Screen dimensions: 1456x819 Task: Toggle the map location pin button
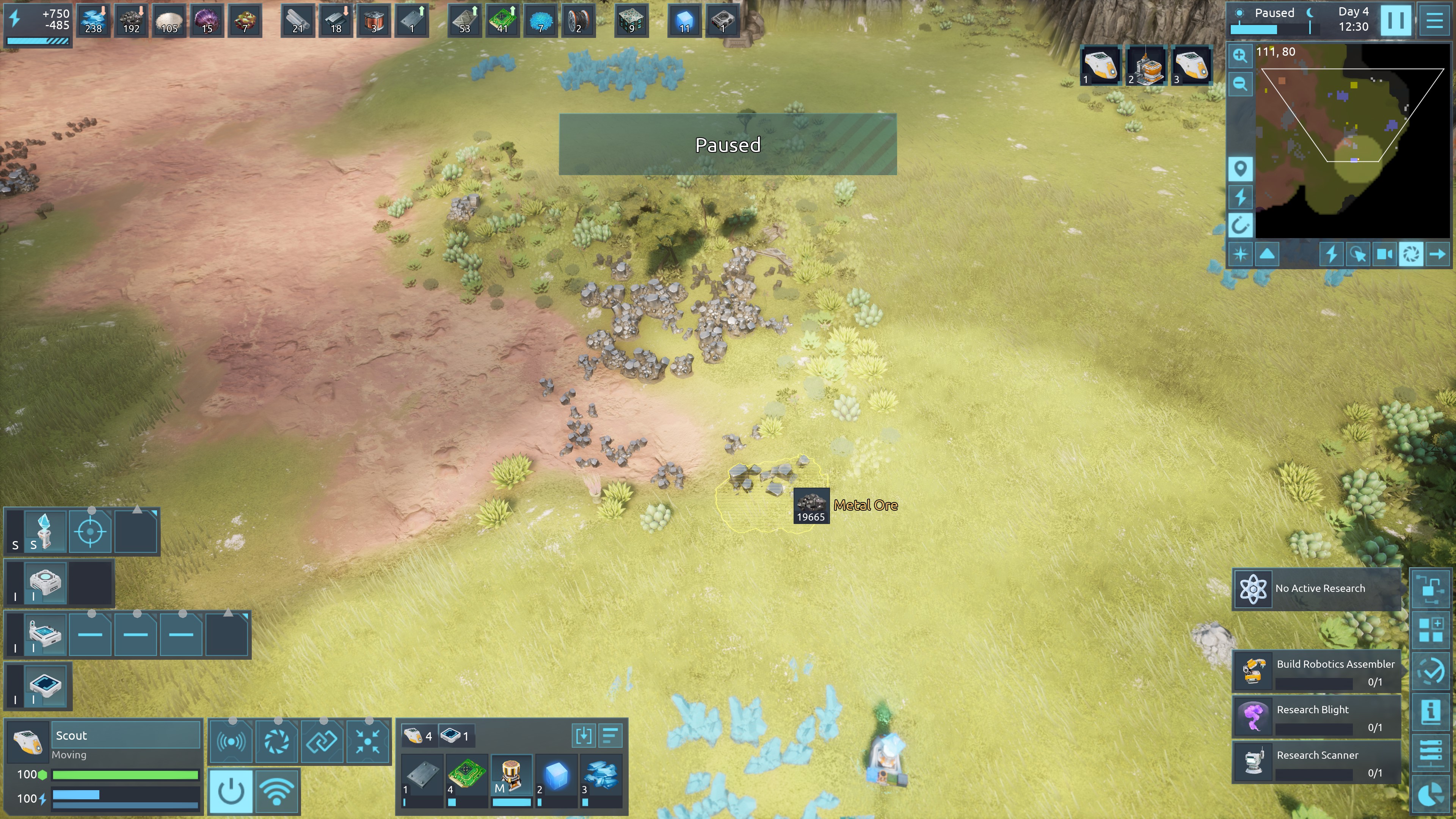click(x=1240, y=169)
